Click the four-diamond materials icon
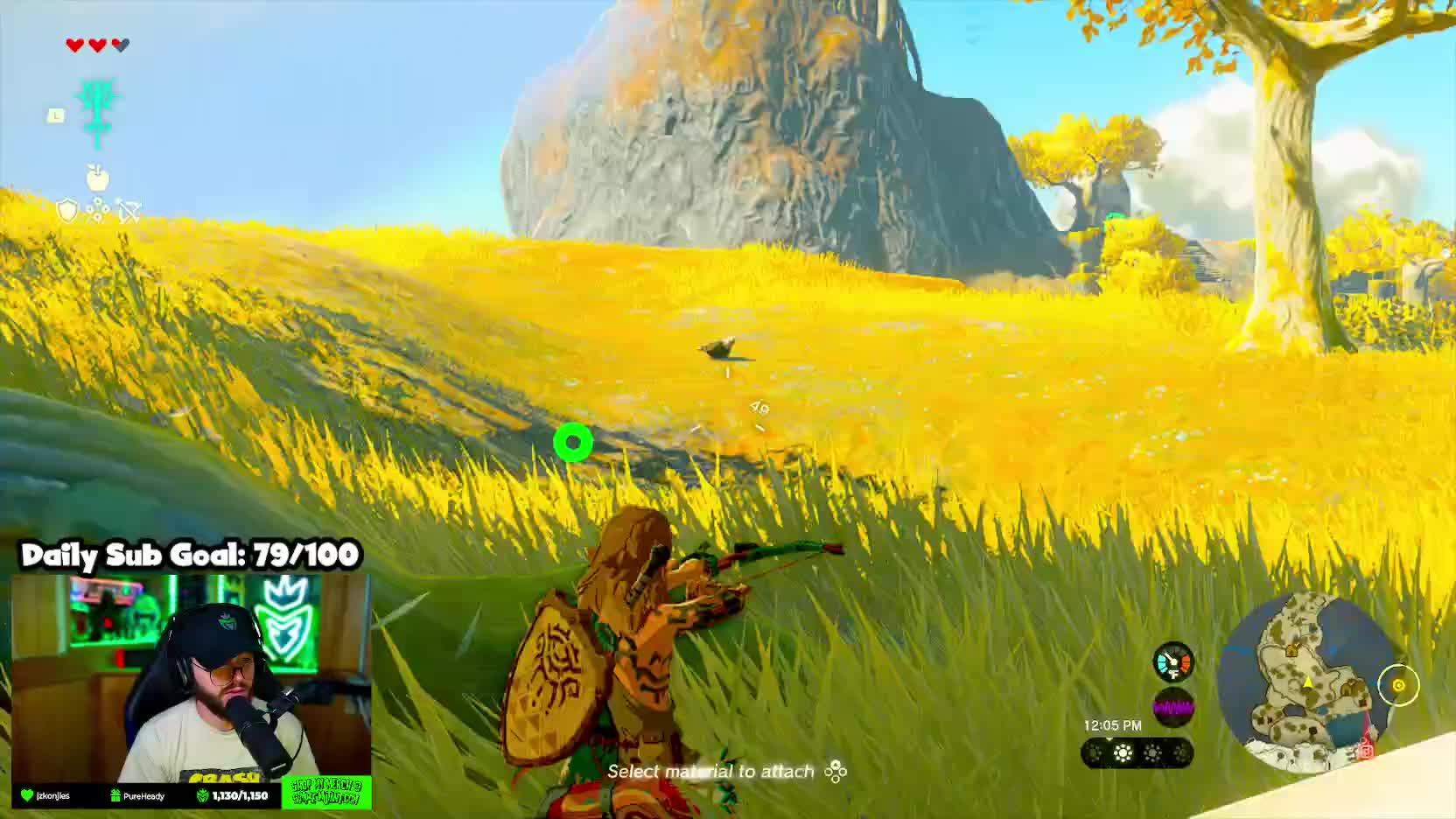Viewport: 1456px width, 819px height. [x=98, y=211]
